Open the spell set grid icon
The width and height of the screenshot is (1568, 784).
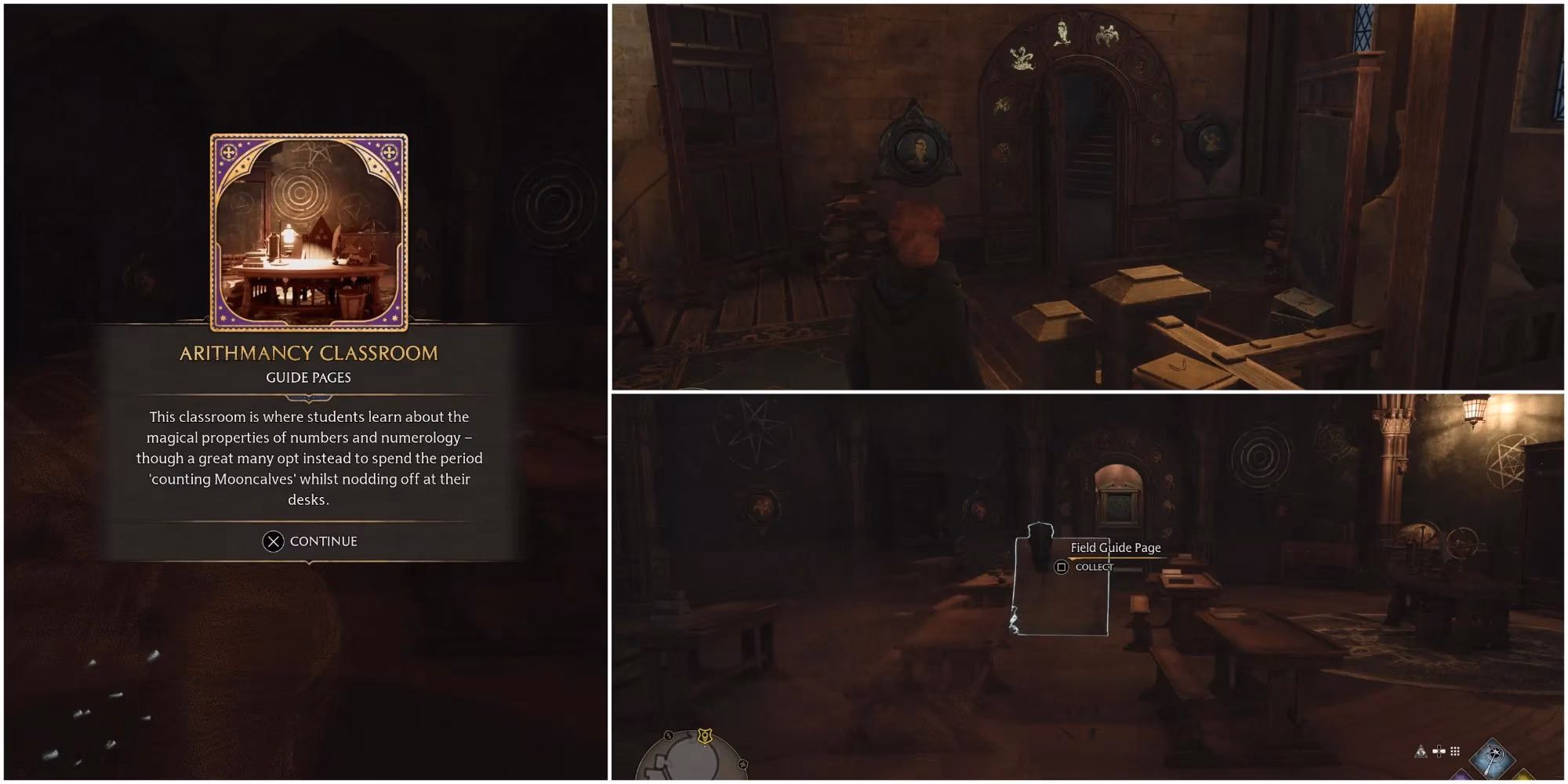(1455, 752)
